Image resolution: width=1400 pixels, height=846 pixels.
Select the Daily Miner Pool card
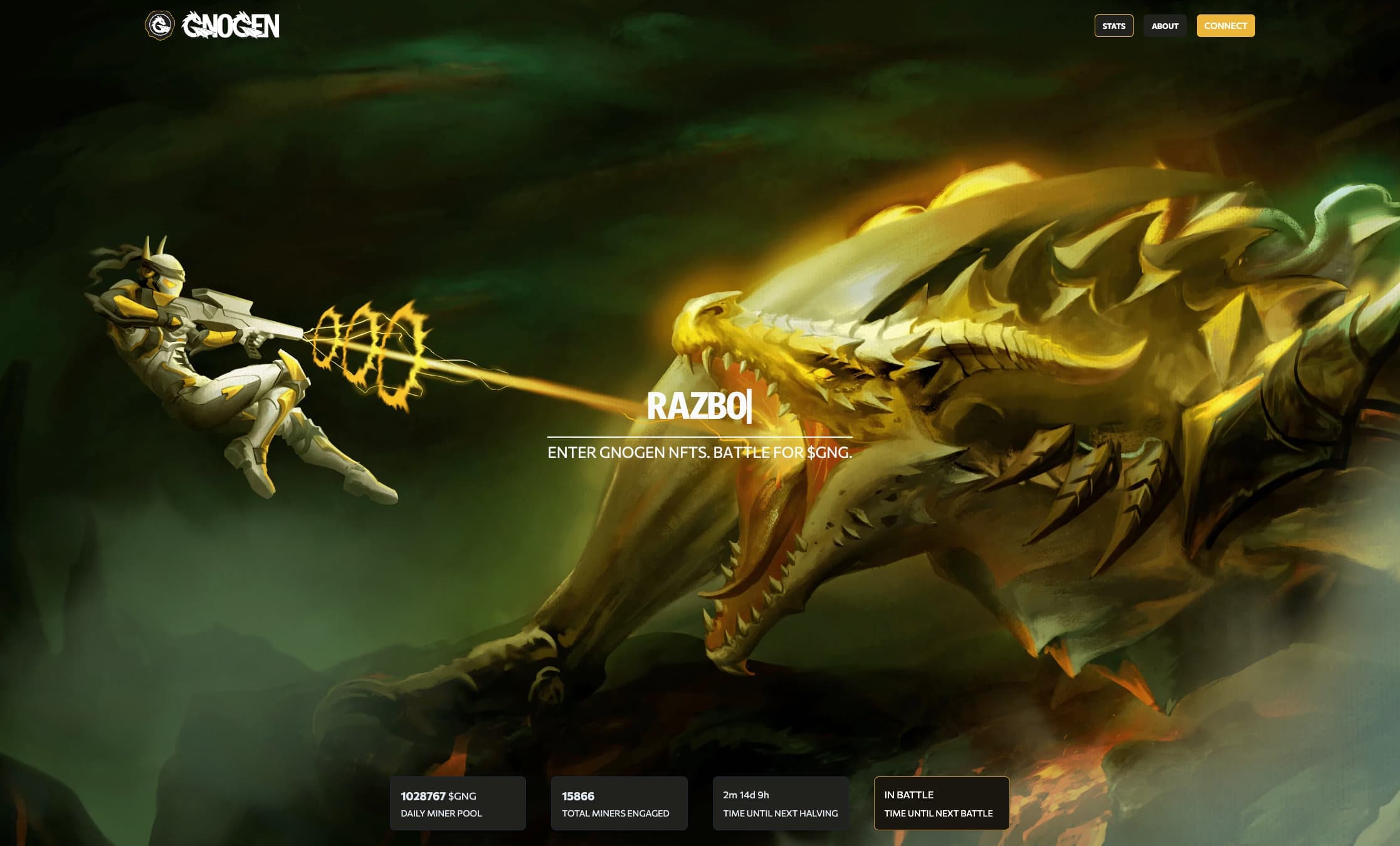pyautogui.click(x=458, y=803)
